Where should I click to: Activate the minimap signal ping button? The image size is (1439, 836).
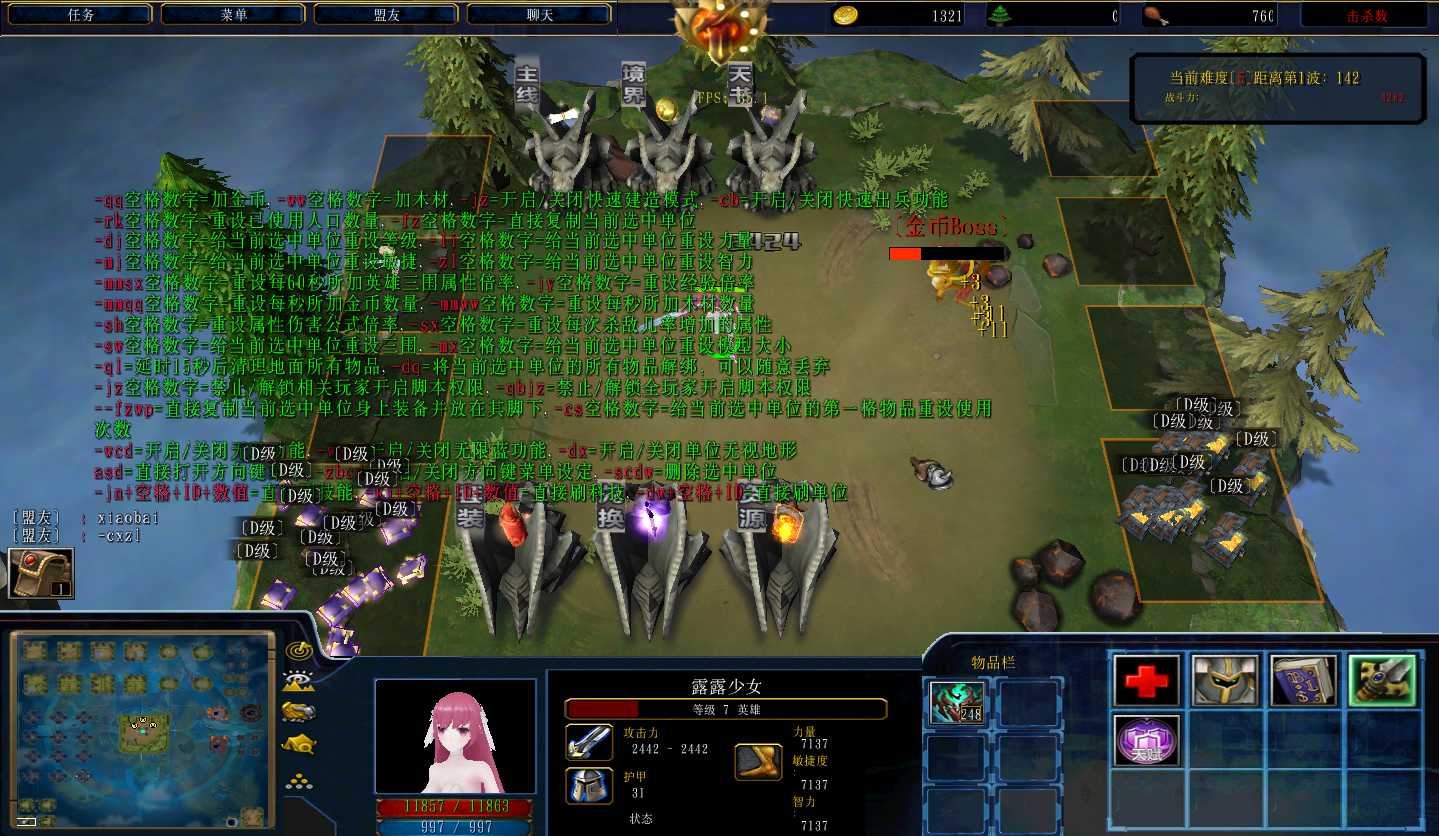[x=298, y=651]
